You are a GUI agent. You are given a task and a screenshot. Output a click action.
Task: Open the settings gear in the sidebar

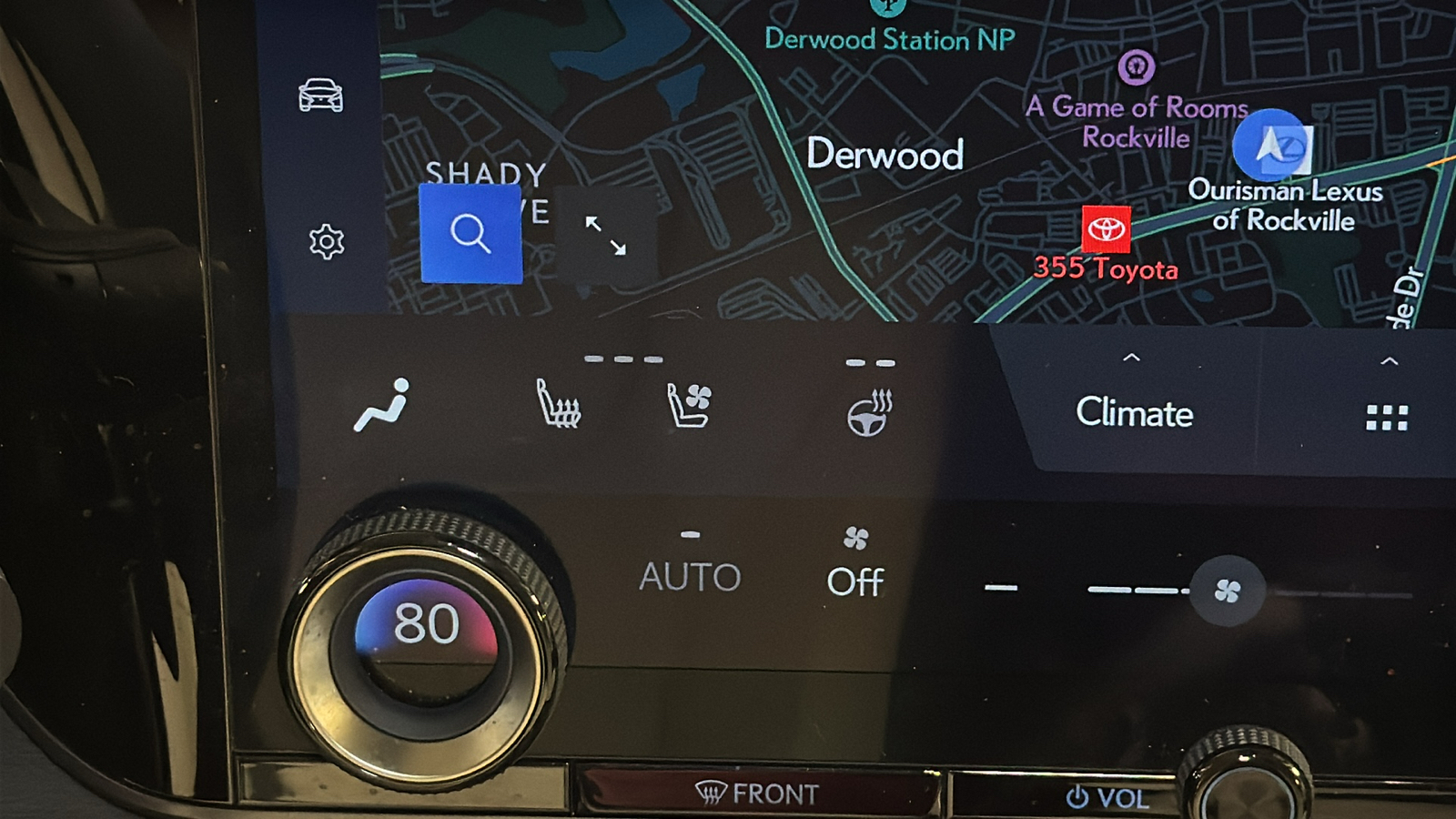(x=326, y=238)
